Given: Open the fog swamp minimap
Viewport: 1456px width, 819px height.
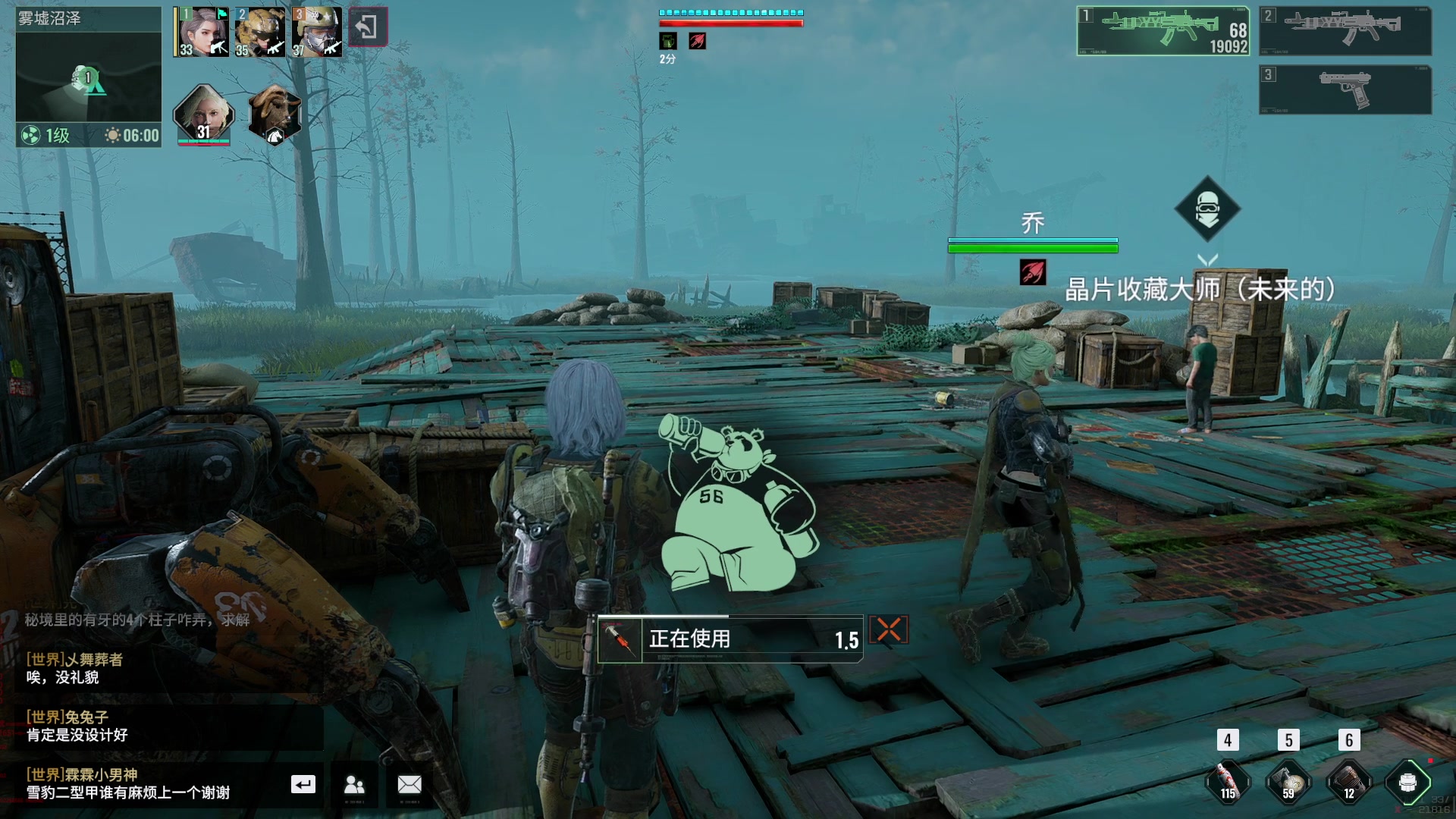Looking at the screenshot, I should (88, 77).
